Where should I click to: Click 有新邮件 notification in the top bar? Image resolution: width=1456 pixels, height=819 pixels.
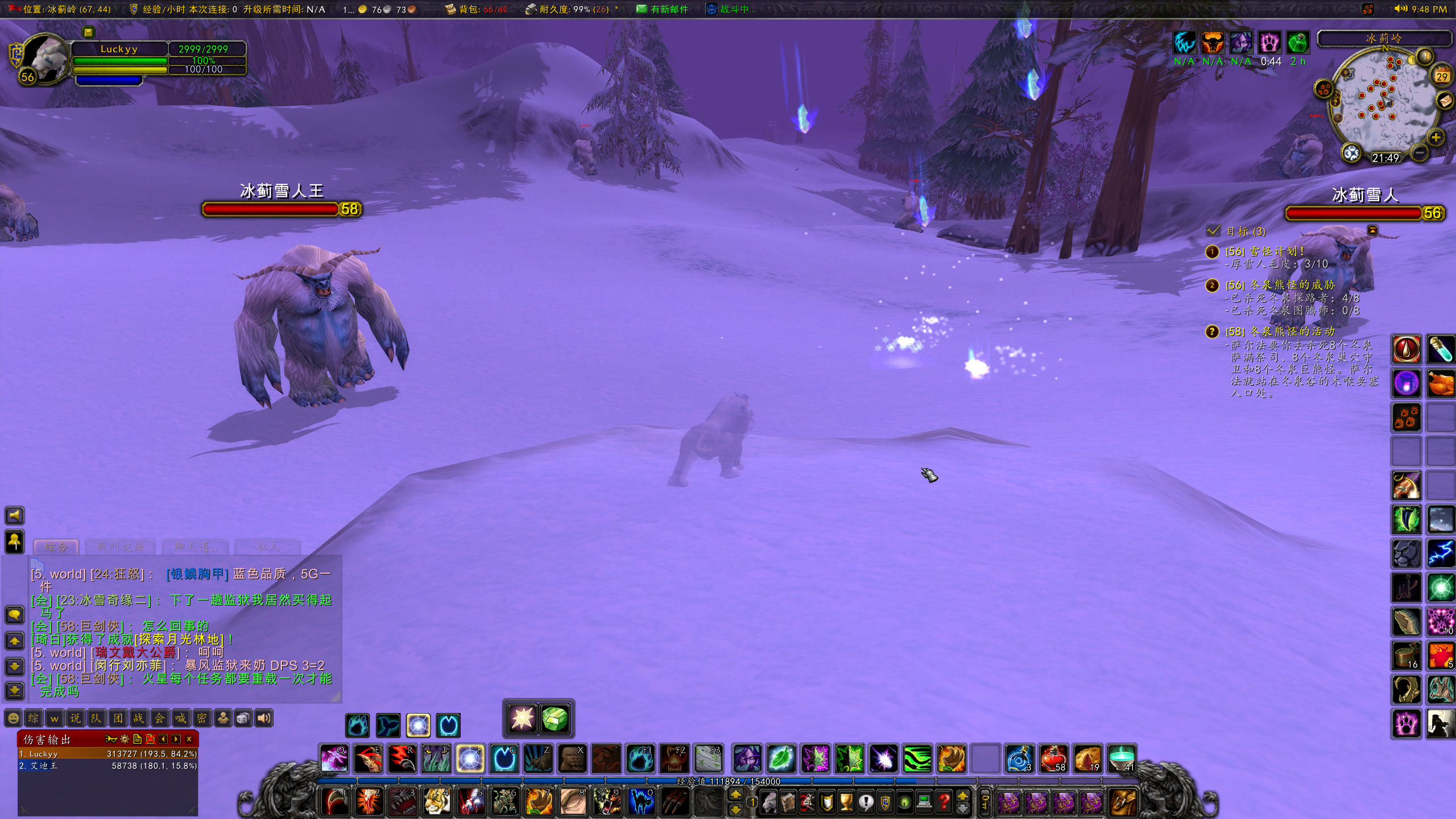click(x=669, y=10)
